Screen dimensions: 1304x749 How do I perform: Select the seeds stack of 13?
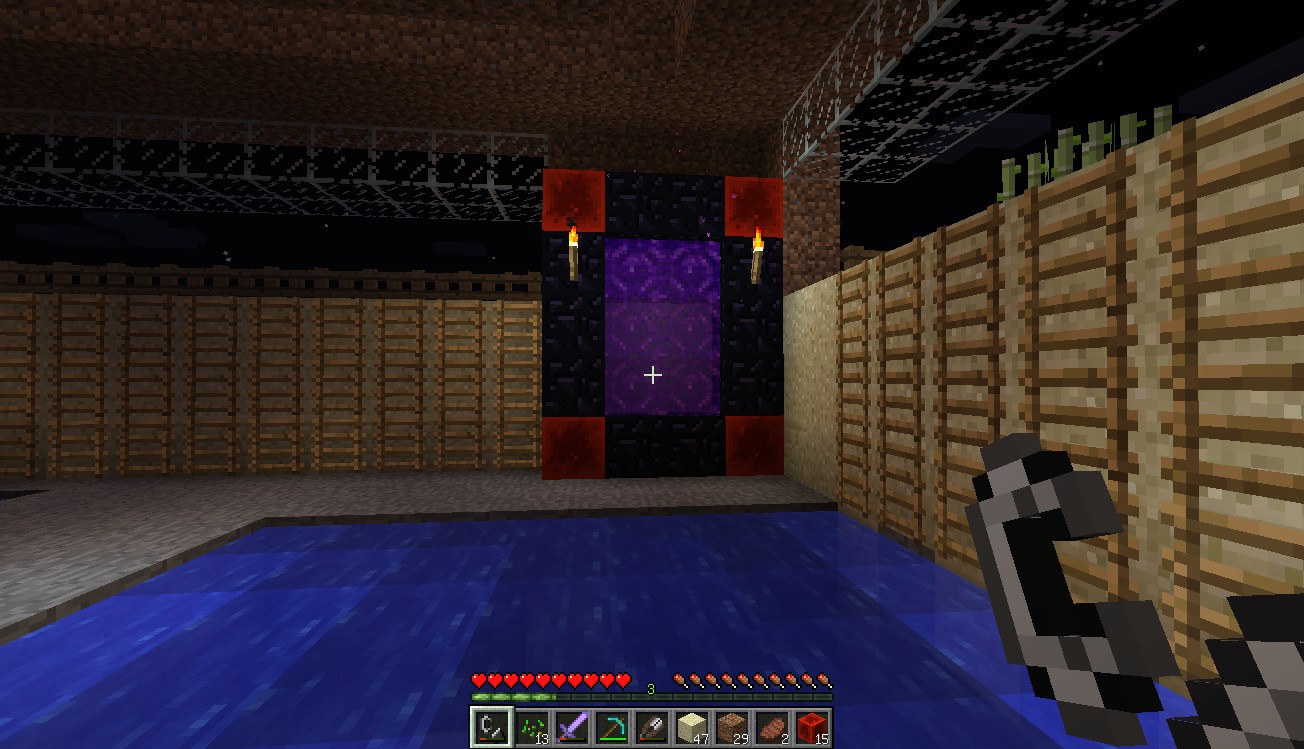tap(531, 727)
